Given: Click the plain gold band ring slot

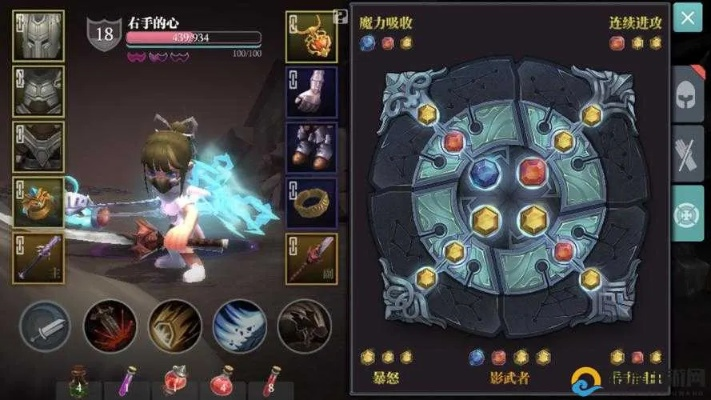Looking at the screenshot, I should (x=310, y=203).
